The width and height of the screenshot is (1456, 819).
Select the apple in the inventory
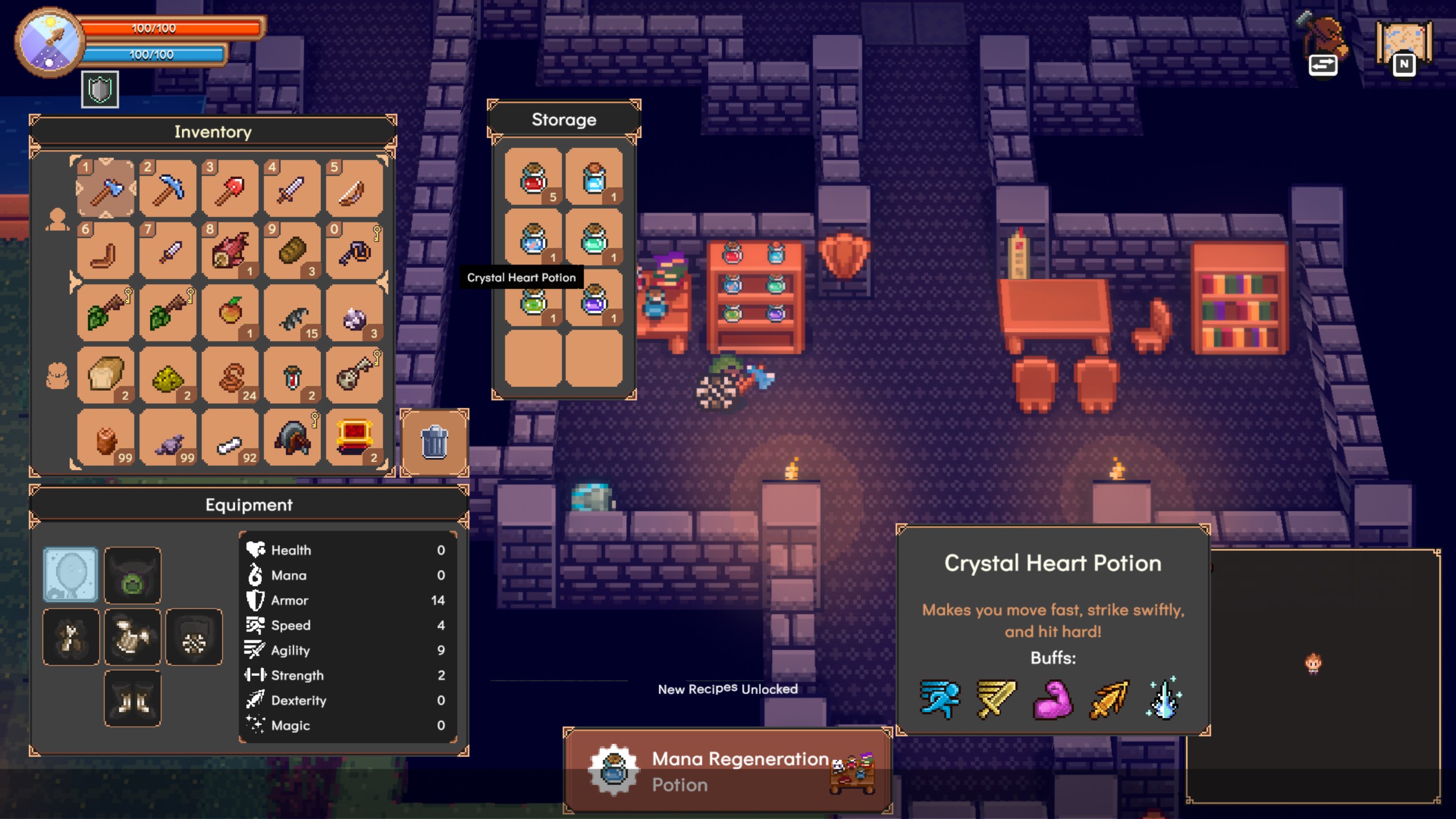[x=230, y=313]
